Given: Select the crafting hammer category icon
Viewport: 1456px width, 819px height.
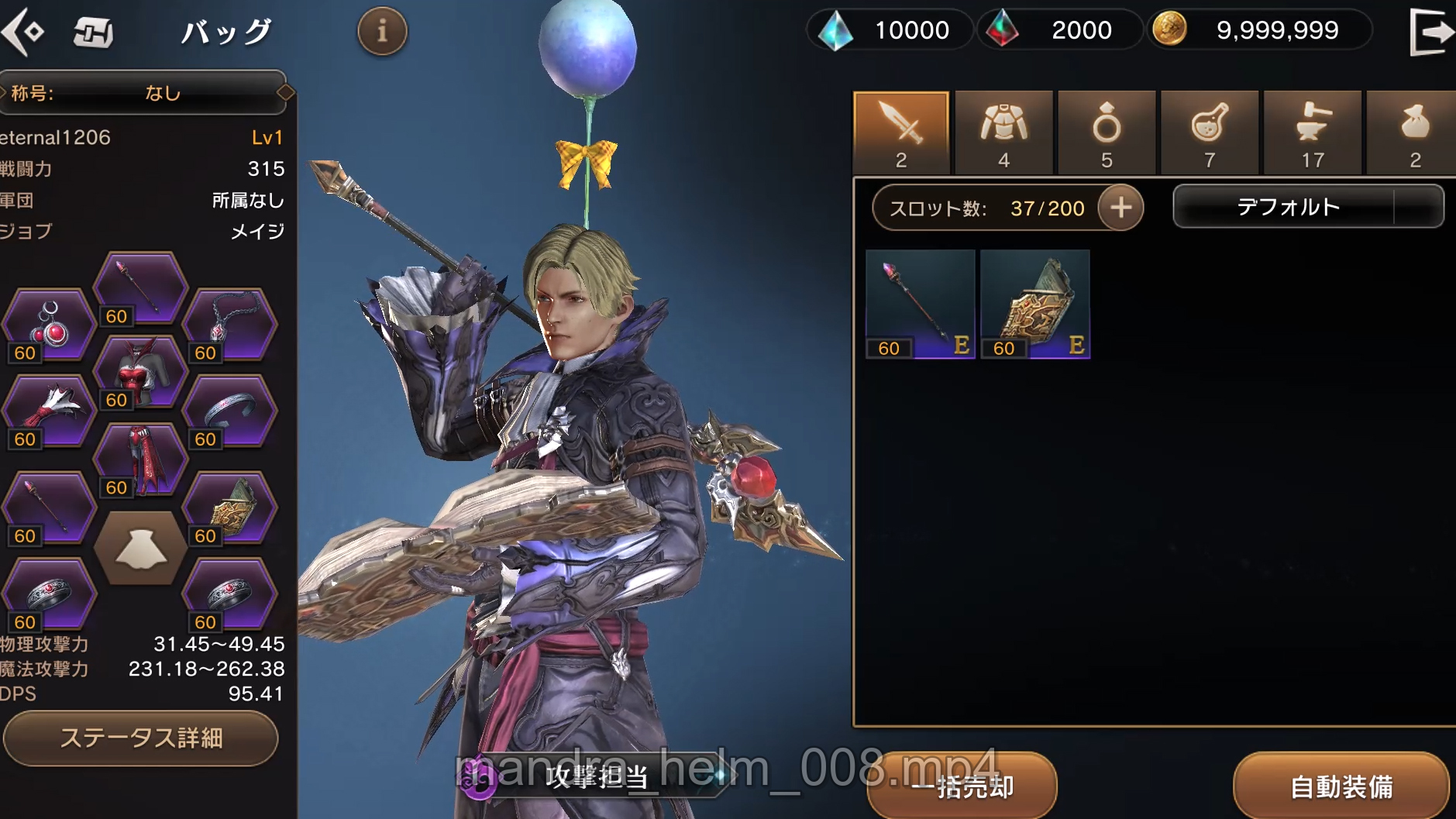Looking at the screenshot, I should (x=1312, y=132).
